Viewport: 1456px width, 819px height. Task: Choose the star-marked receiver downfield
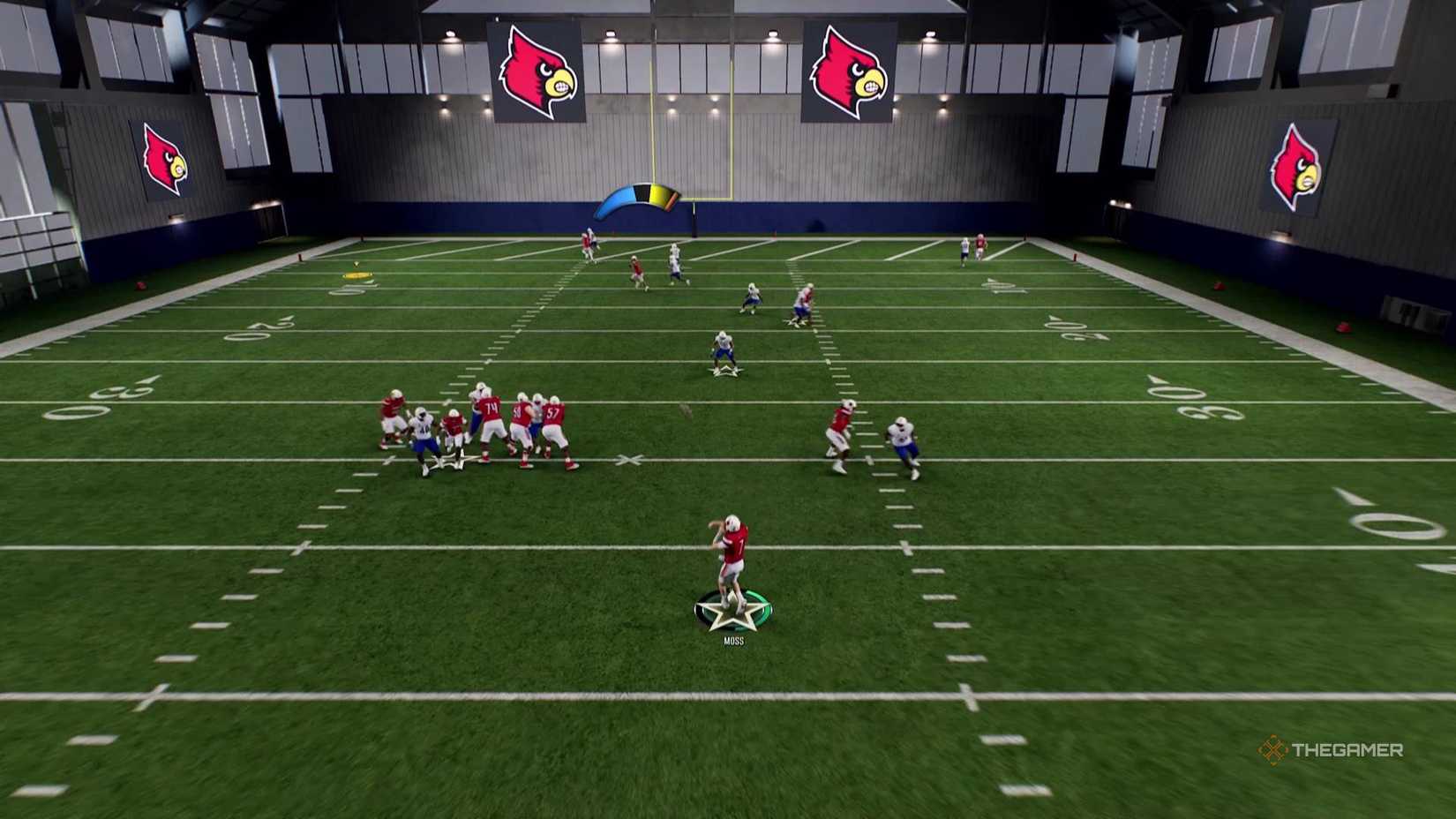tap(724, 351)
